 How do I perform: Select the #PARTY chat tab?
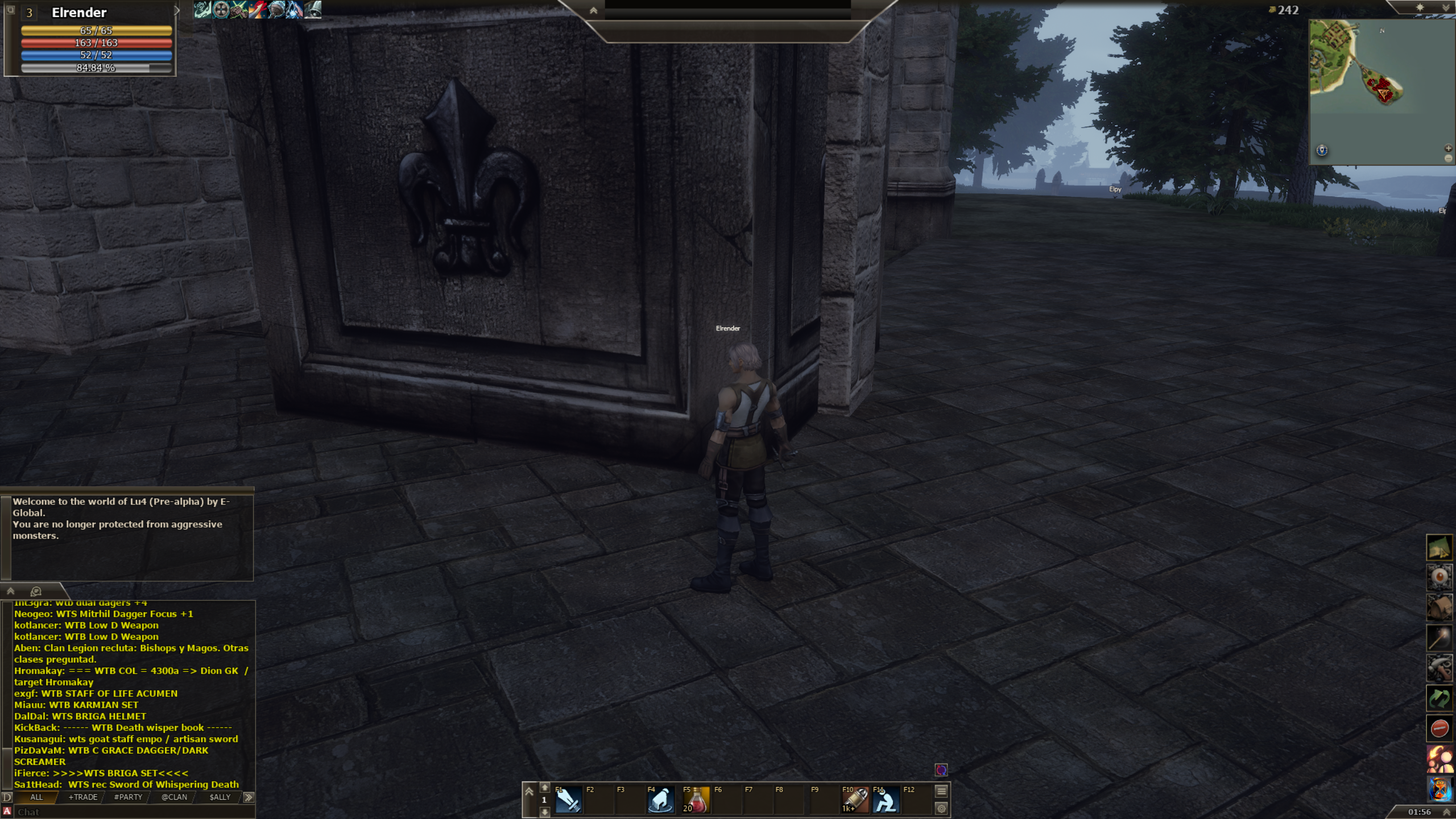pyautogui.click(x=128, y=797)
